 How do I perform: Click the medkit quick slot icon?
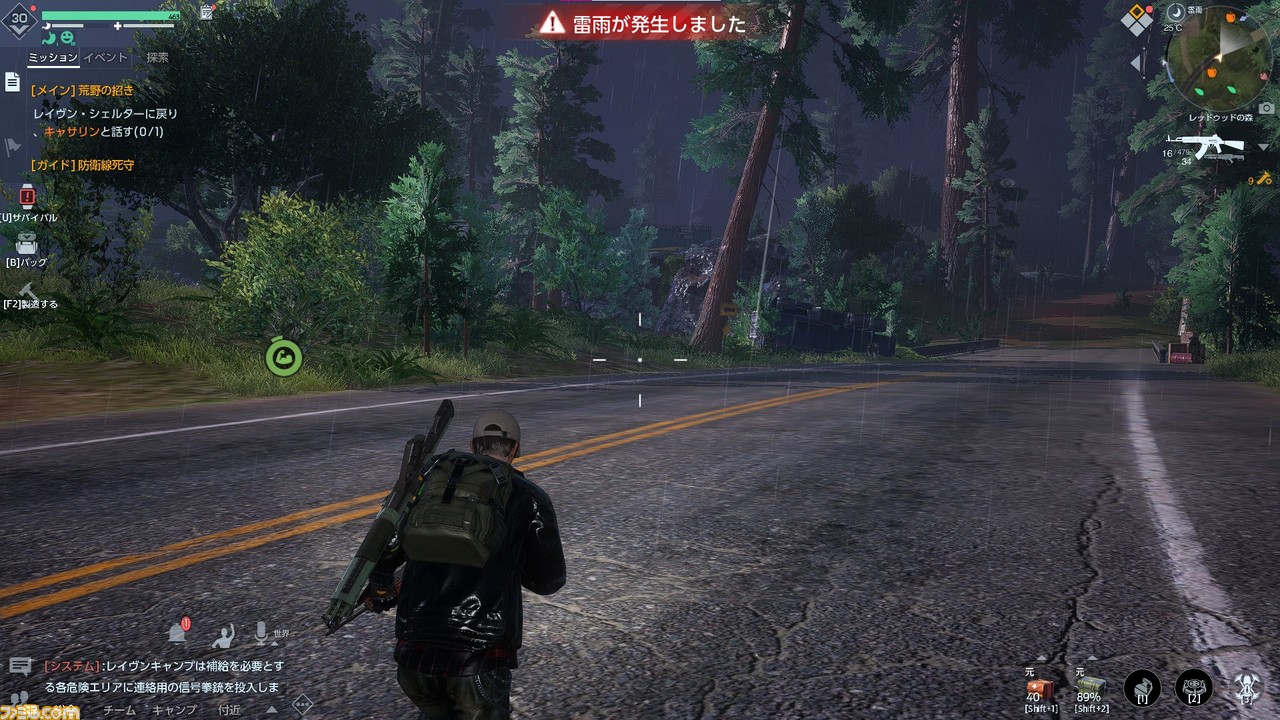1041,686
